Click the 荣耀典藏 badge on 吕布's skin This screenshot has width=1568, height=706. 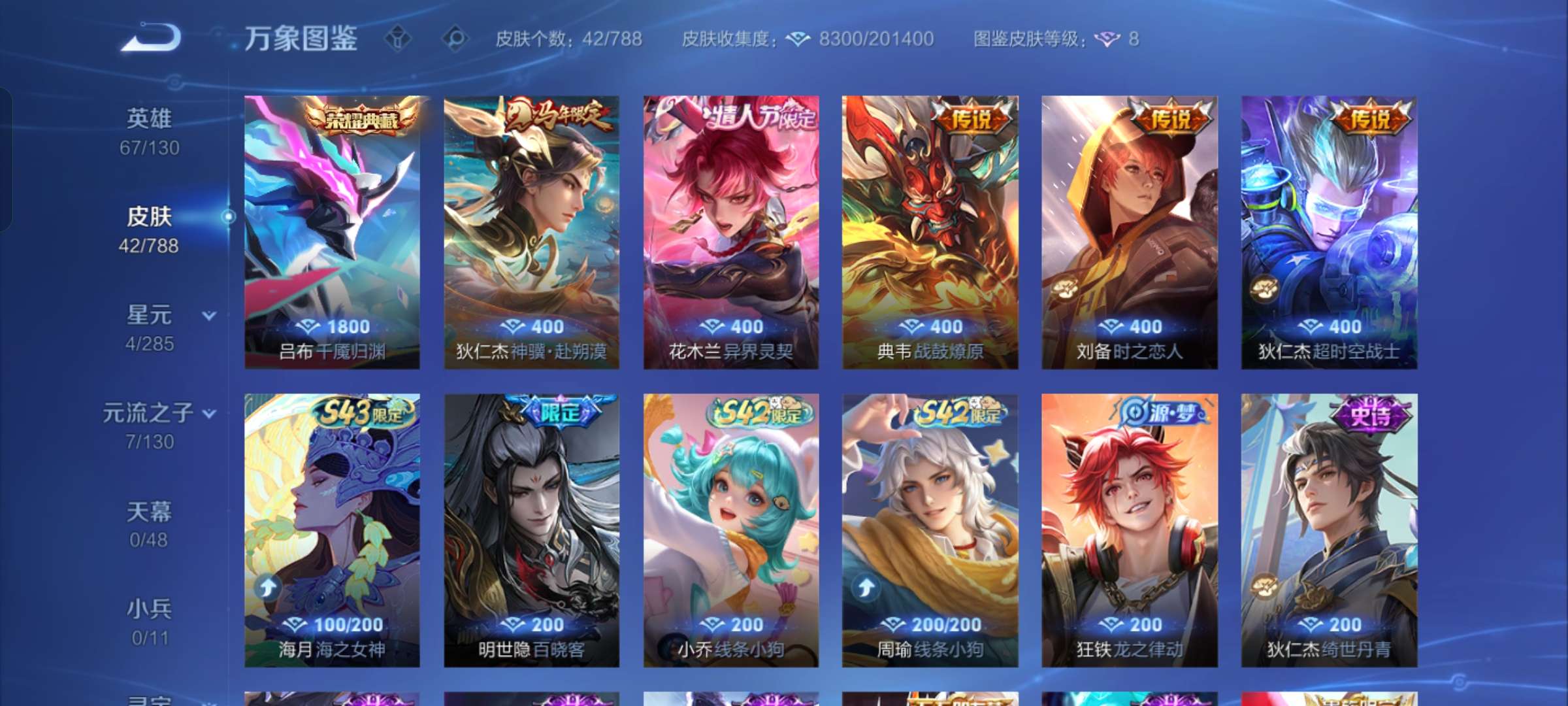pos(363,118)
